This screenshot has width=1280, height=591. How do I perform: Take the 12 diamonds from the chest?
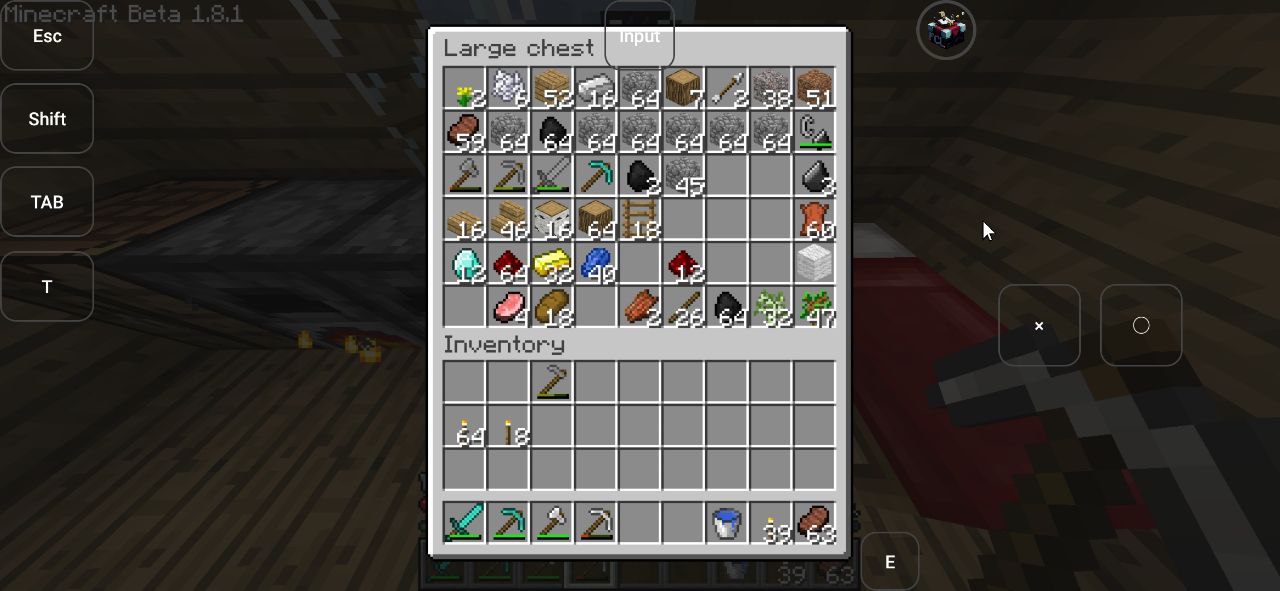pos(464,262)
